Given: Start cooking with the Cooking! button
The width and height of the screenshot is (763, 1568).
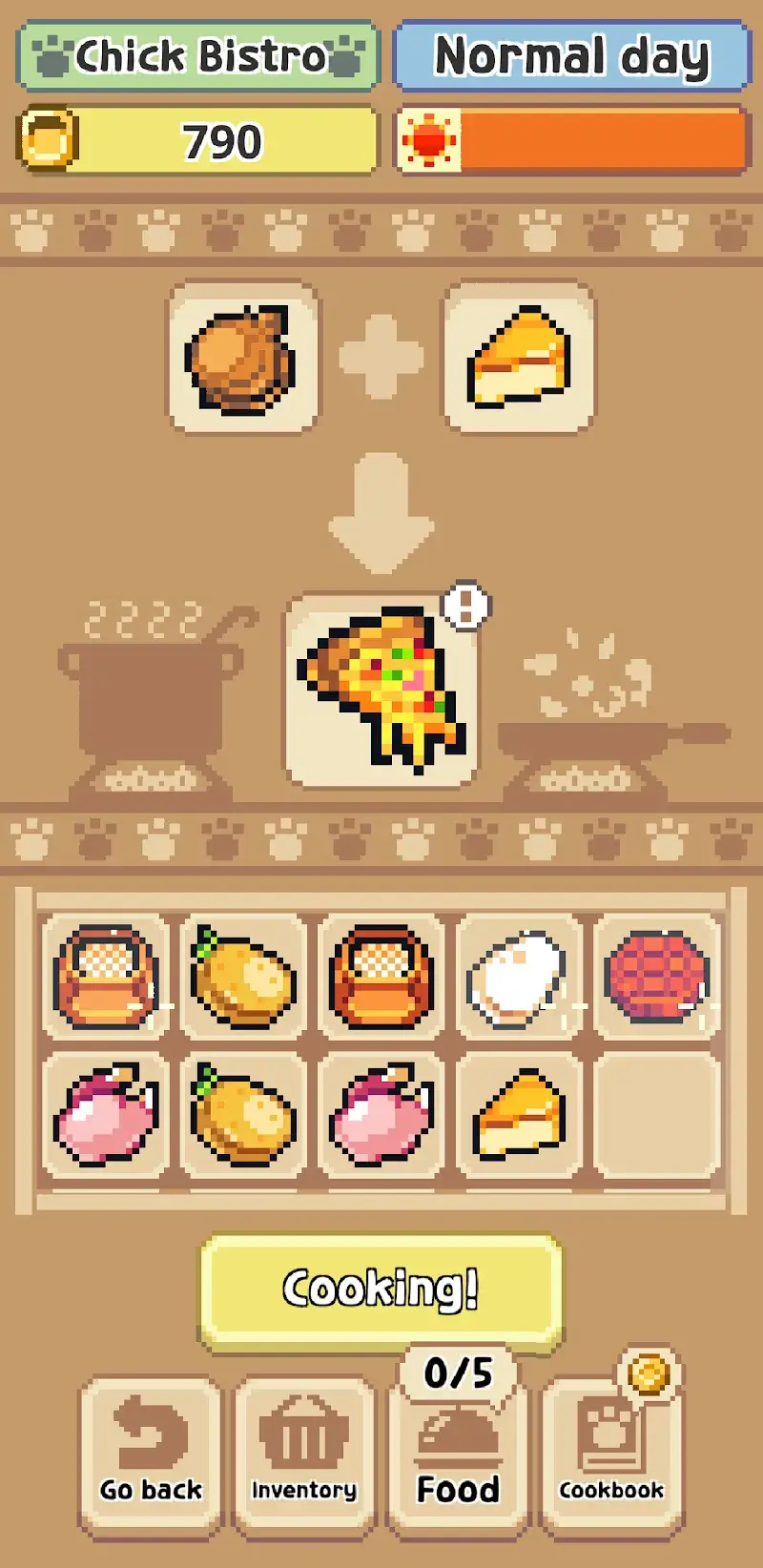Looking at the screenshot, I should point(380,1289).
